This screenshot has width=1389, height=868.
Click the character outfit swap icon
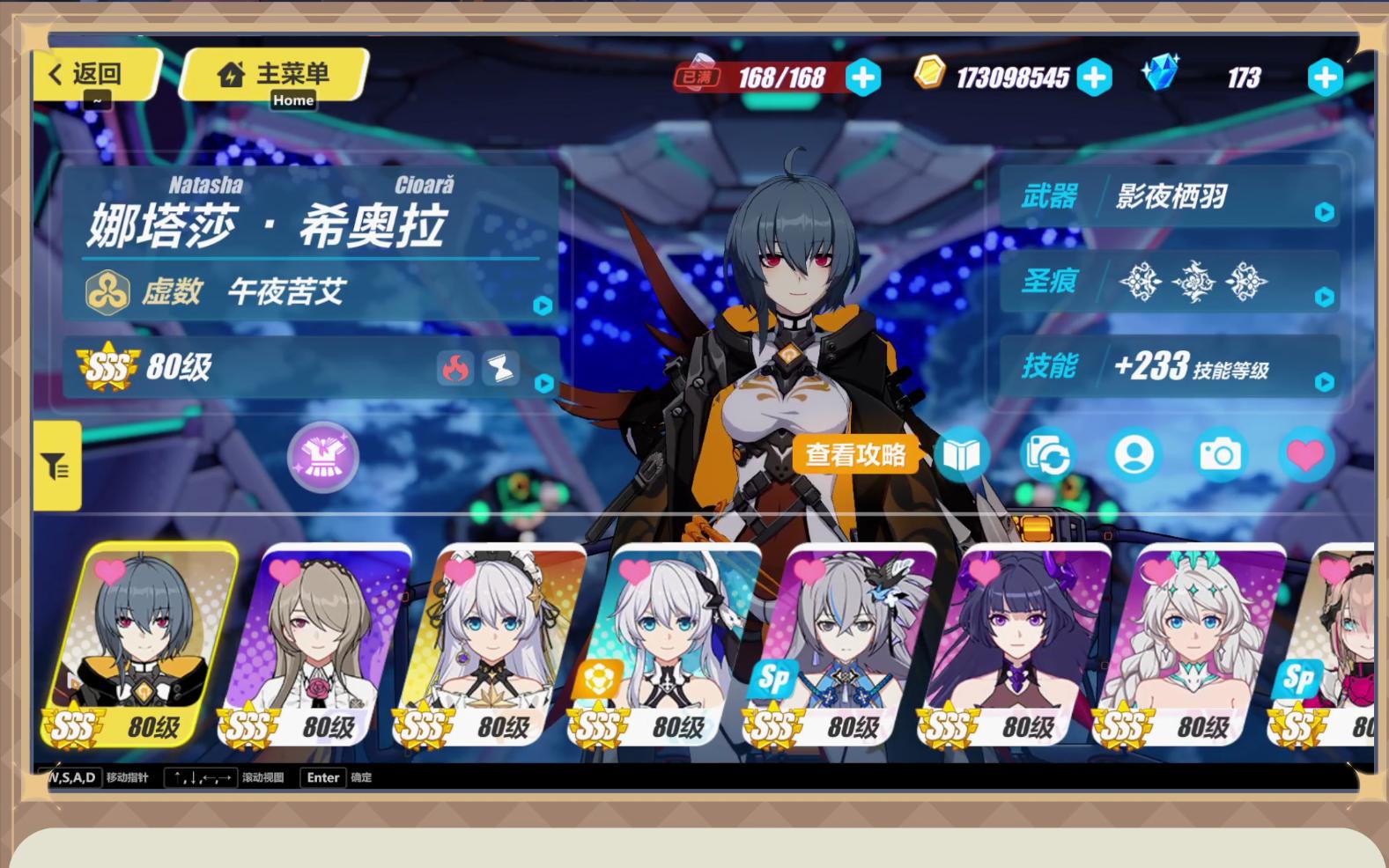coord(1048,455)
